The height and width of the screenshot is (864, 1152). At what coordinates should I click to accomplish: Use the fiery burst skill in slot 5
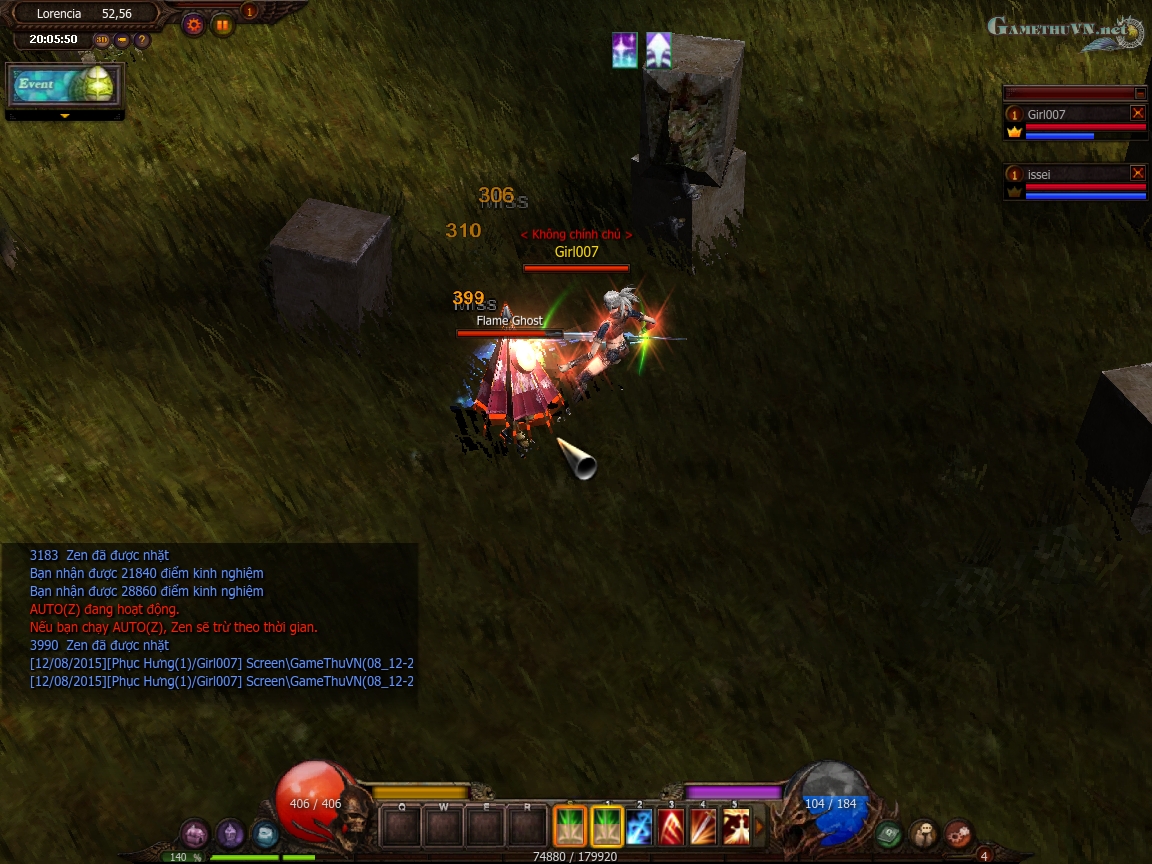tap(736, 827)
